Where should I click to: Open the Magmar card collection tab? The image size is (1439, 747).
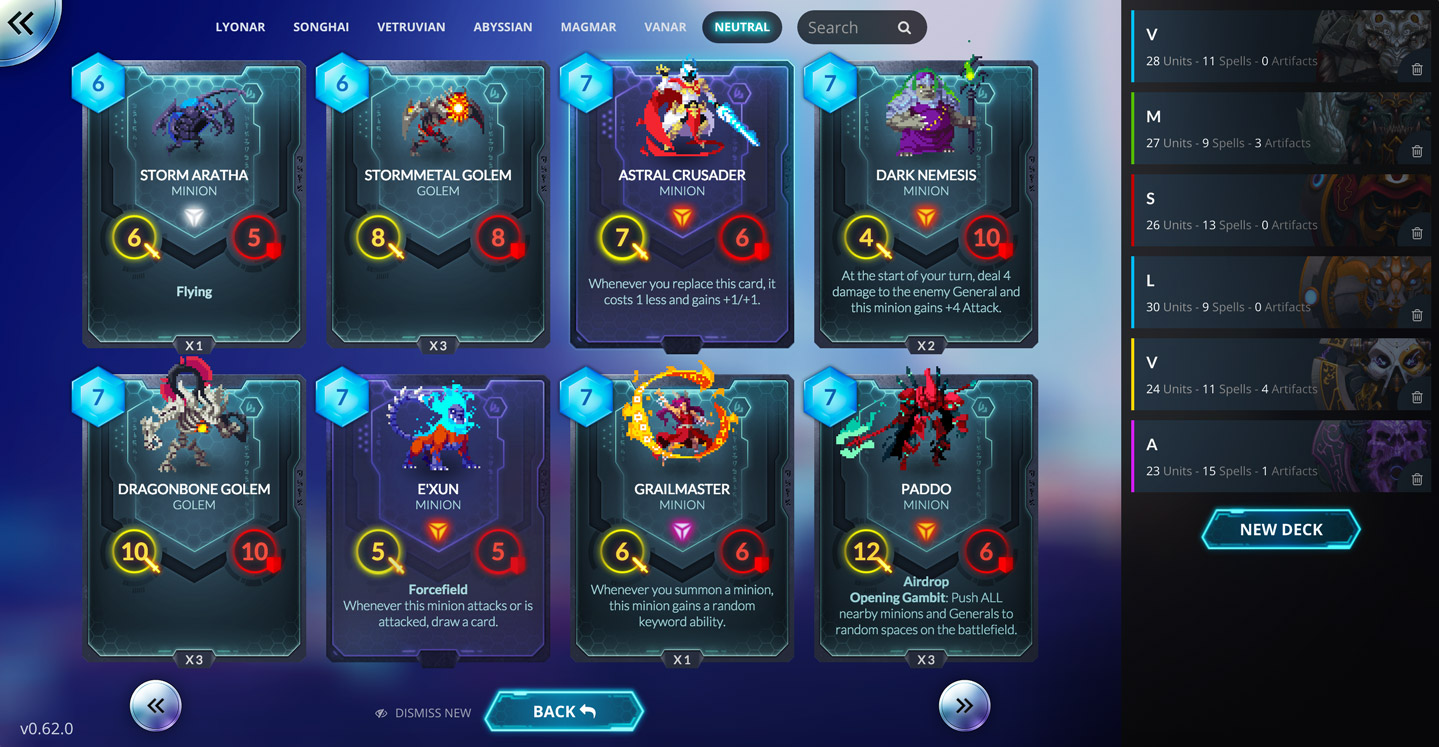pos(588,27)
